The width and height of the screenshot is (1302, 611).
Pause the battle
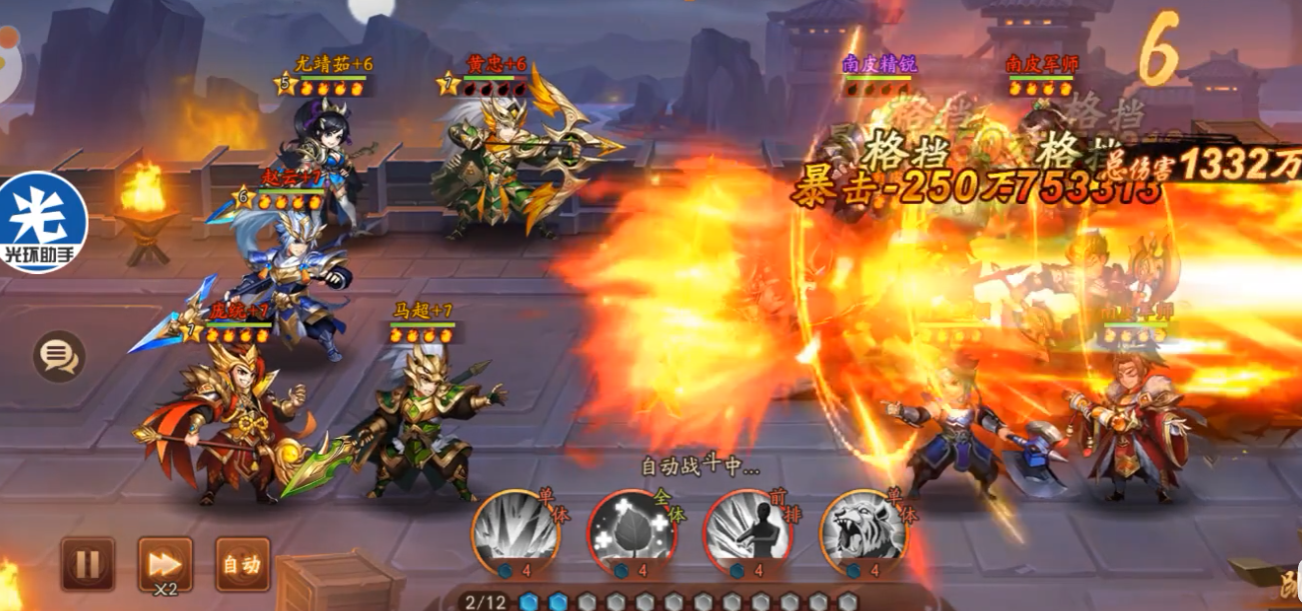88,564
